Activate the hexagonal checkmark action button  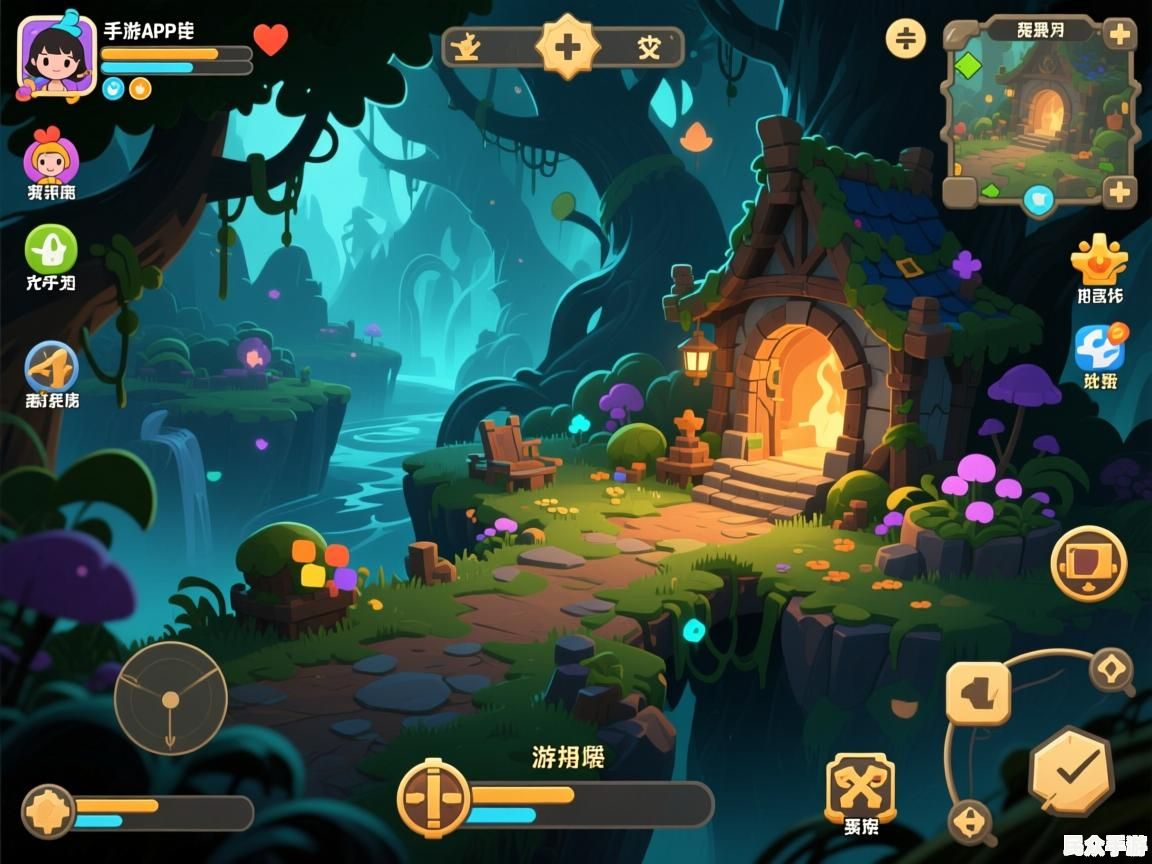pyautogui.click(x=1072, y=771)
